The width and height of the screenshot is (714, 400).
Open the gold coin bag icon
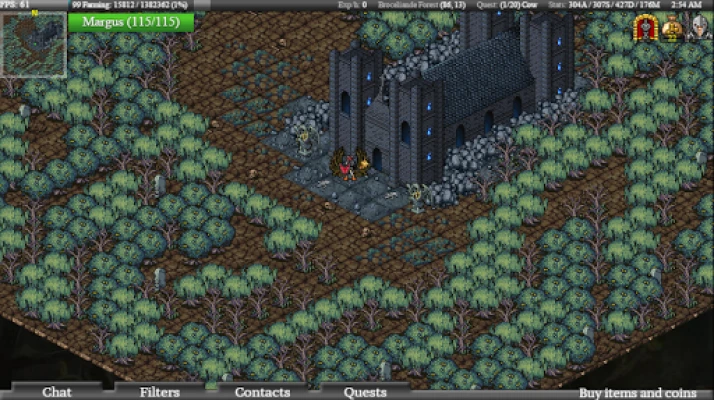tap(672, 30)
